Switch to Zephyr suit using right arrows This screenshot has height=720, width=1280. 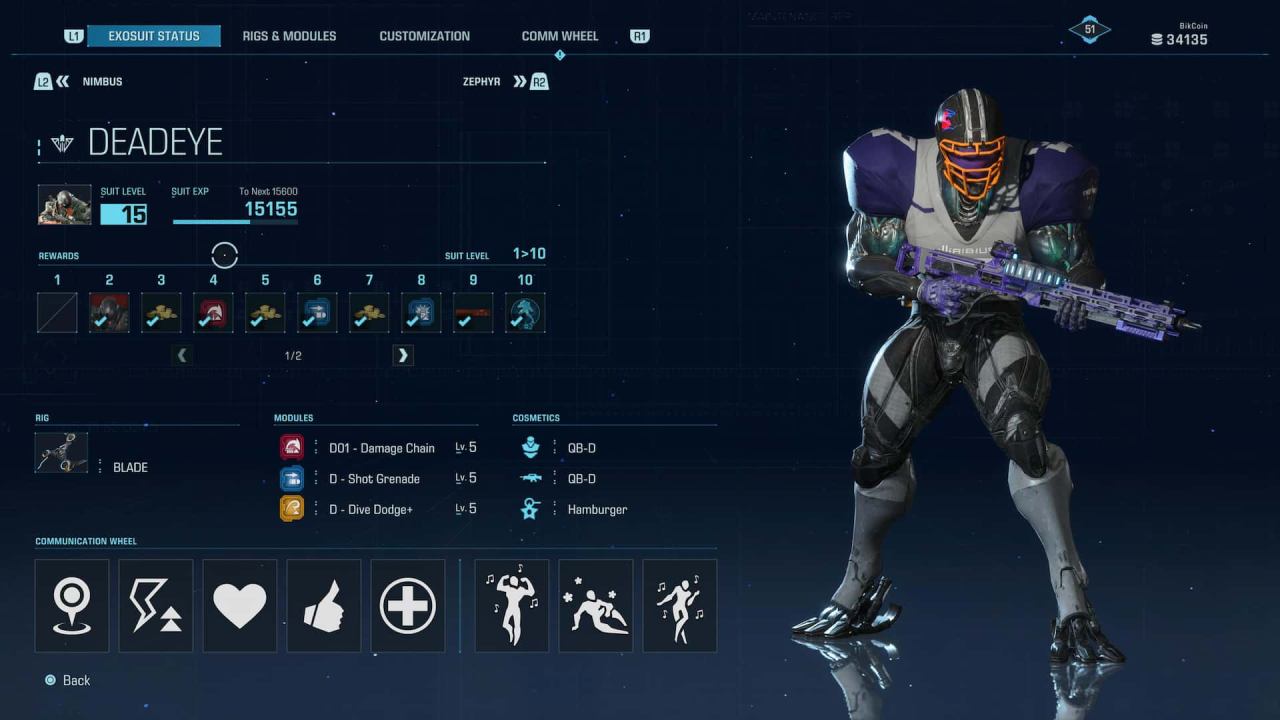[x=522, y=81]
